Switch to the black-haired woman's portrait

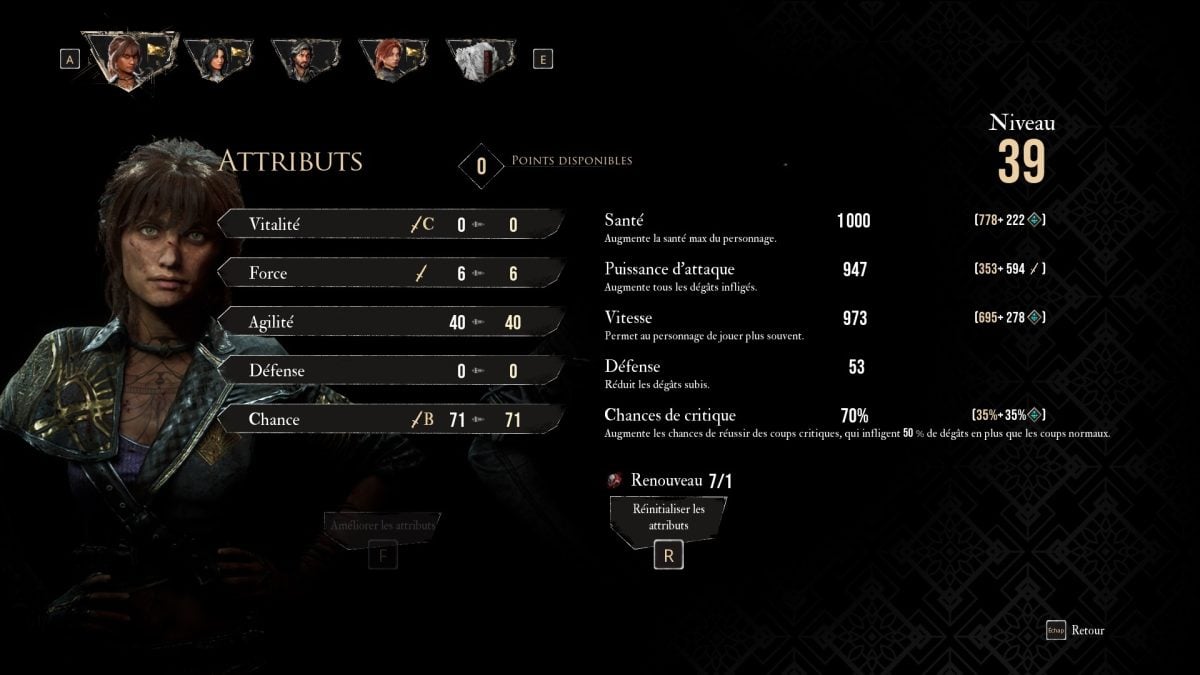[218, 59]
